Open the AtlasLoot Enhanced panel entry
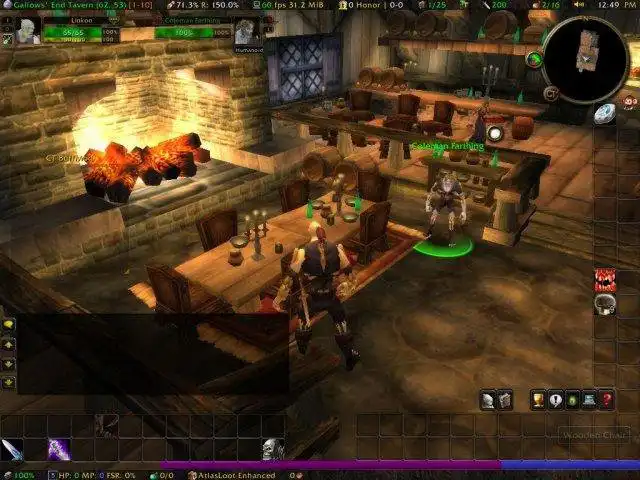 coord(235,475)
